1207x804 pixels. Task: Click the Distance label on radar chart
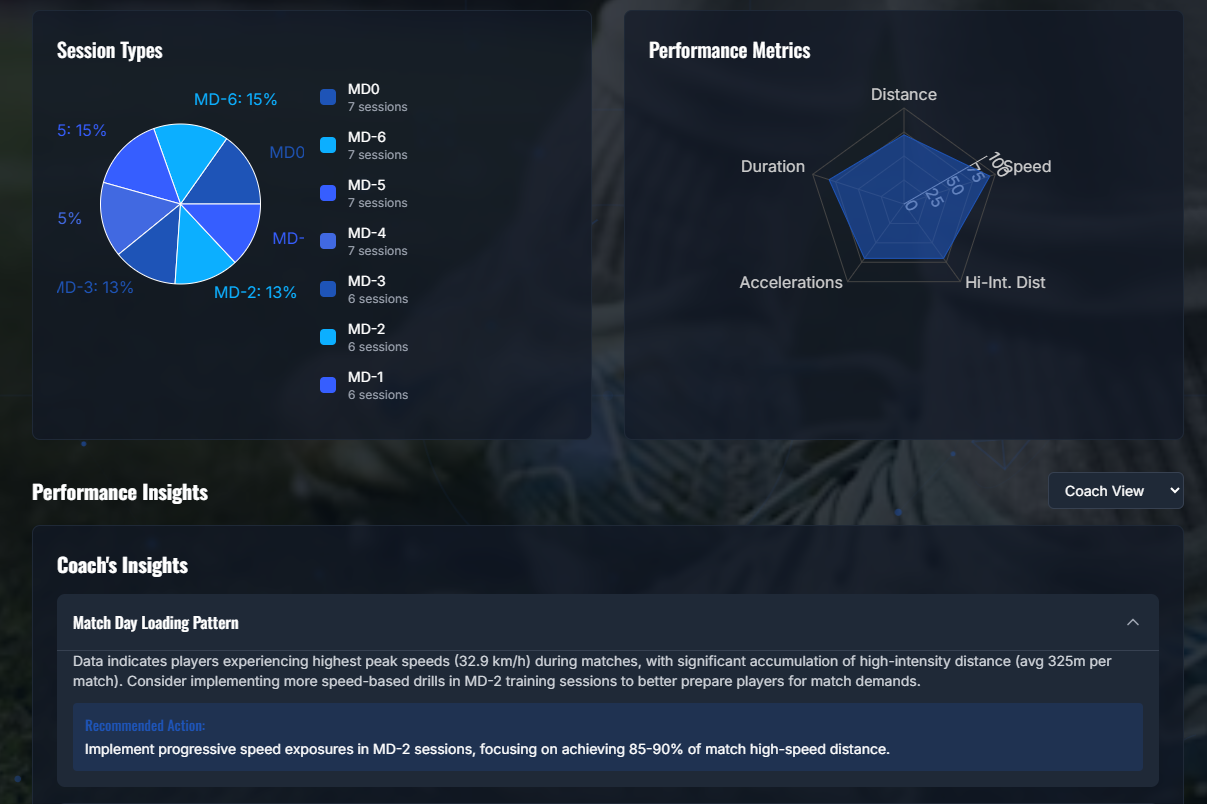904,95
